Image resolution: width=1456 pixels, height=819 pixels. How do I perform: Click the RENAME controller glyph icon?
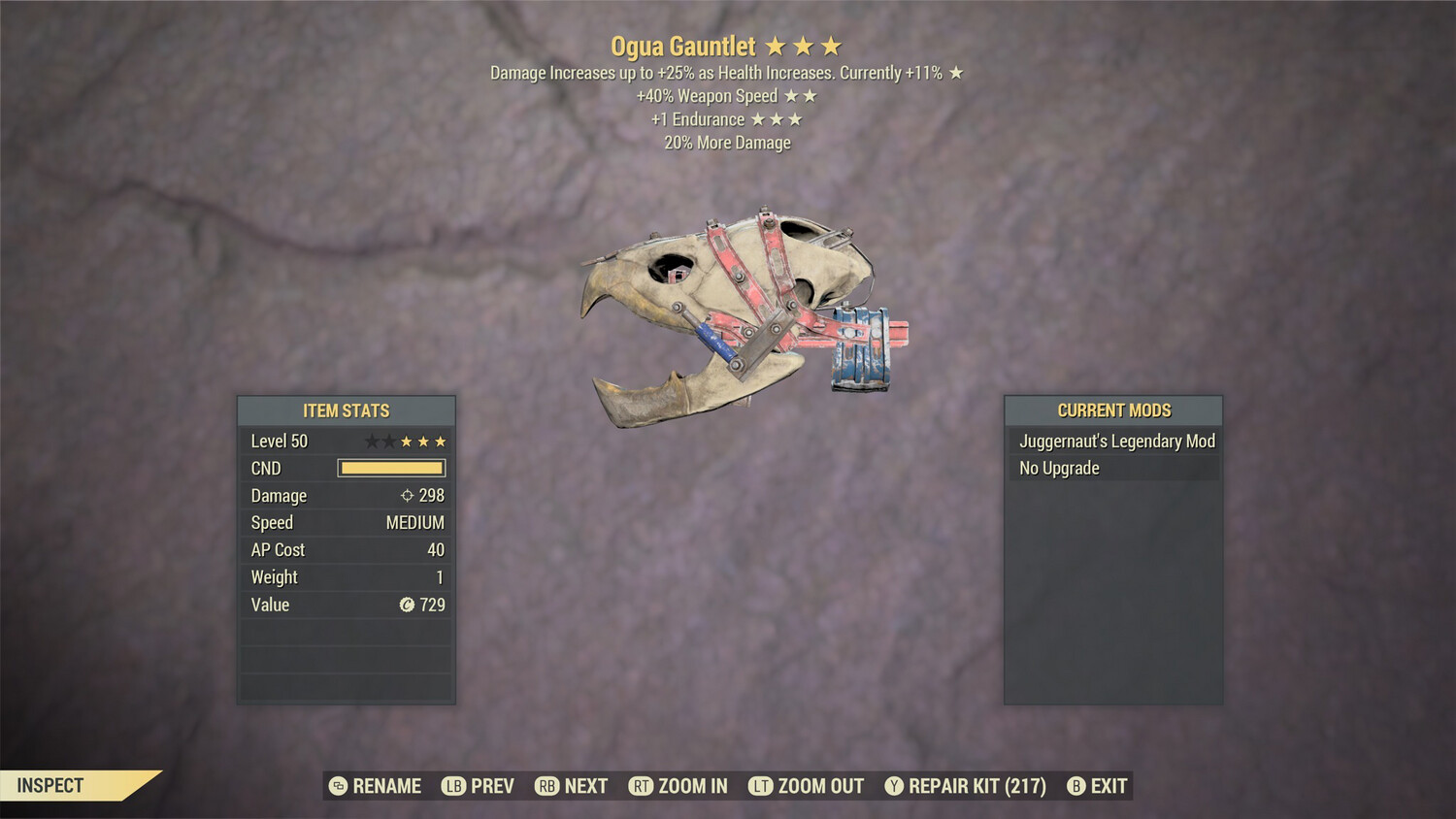(337, 786)
